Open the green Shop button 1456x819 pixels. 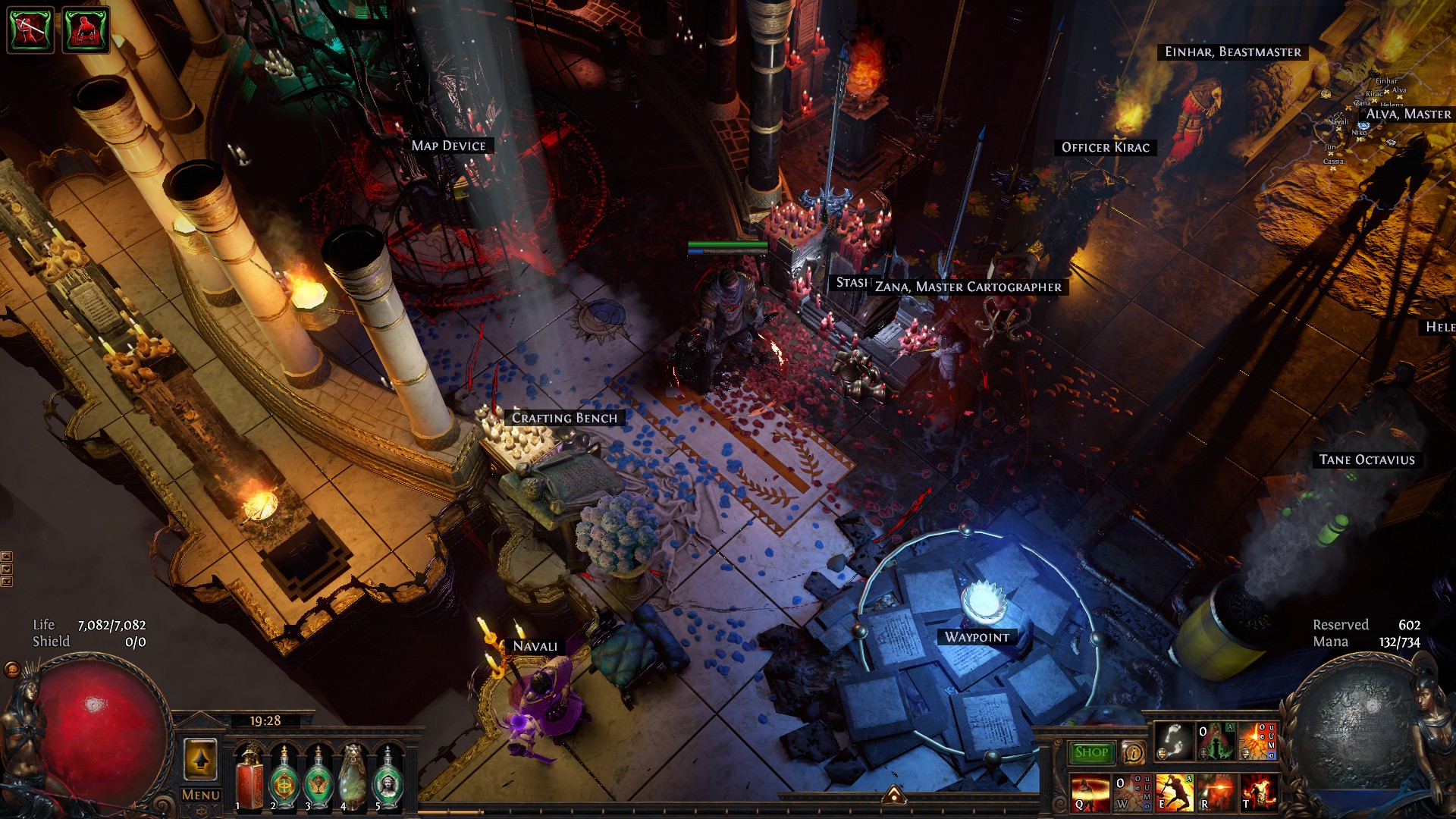[1091, 752]
